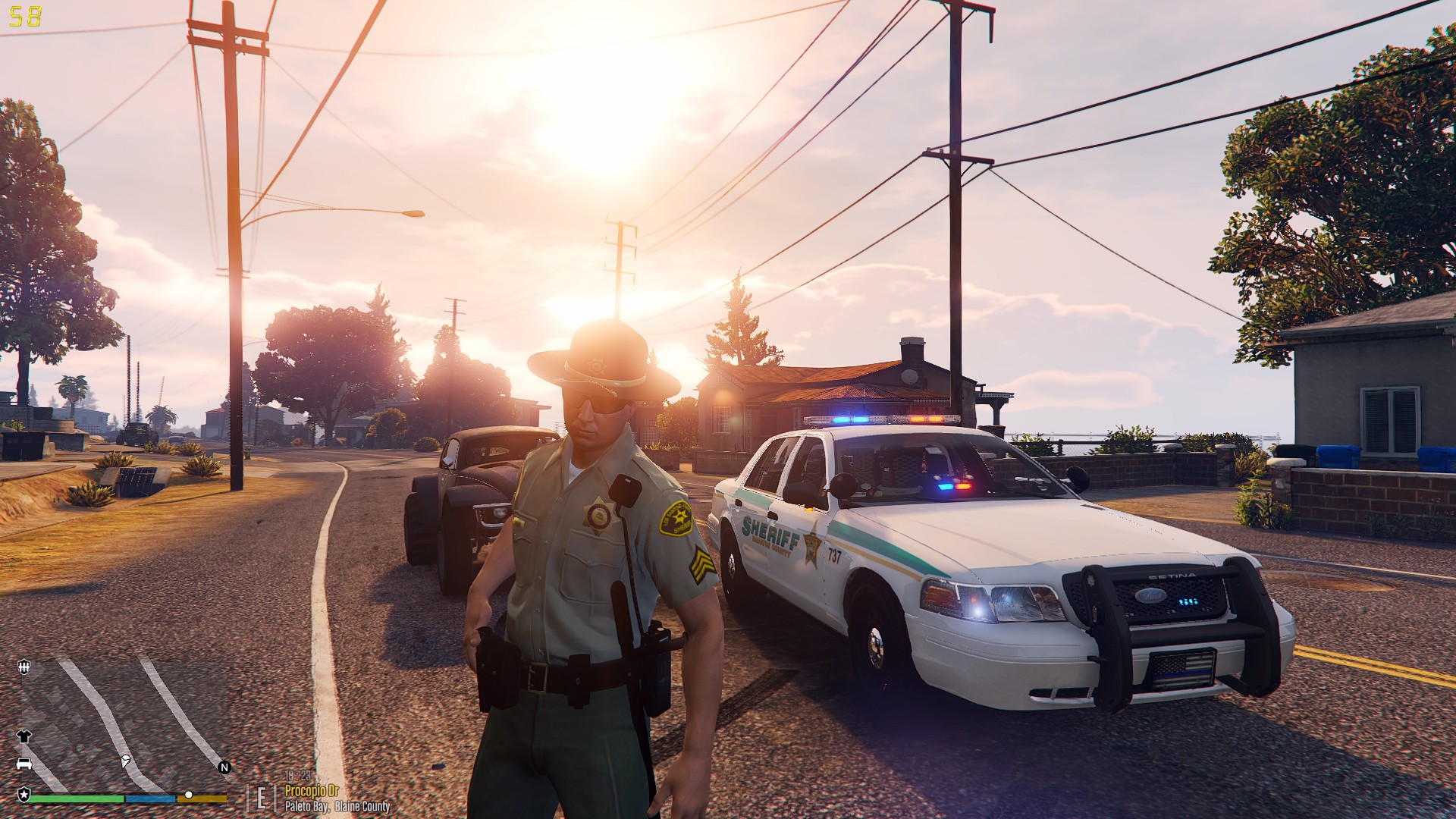The height and width of the screenshot is (819, 1456).
Task: Select the player arrow on the minimap
Action: tap(125, 760)
